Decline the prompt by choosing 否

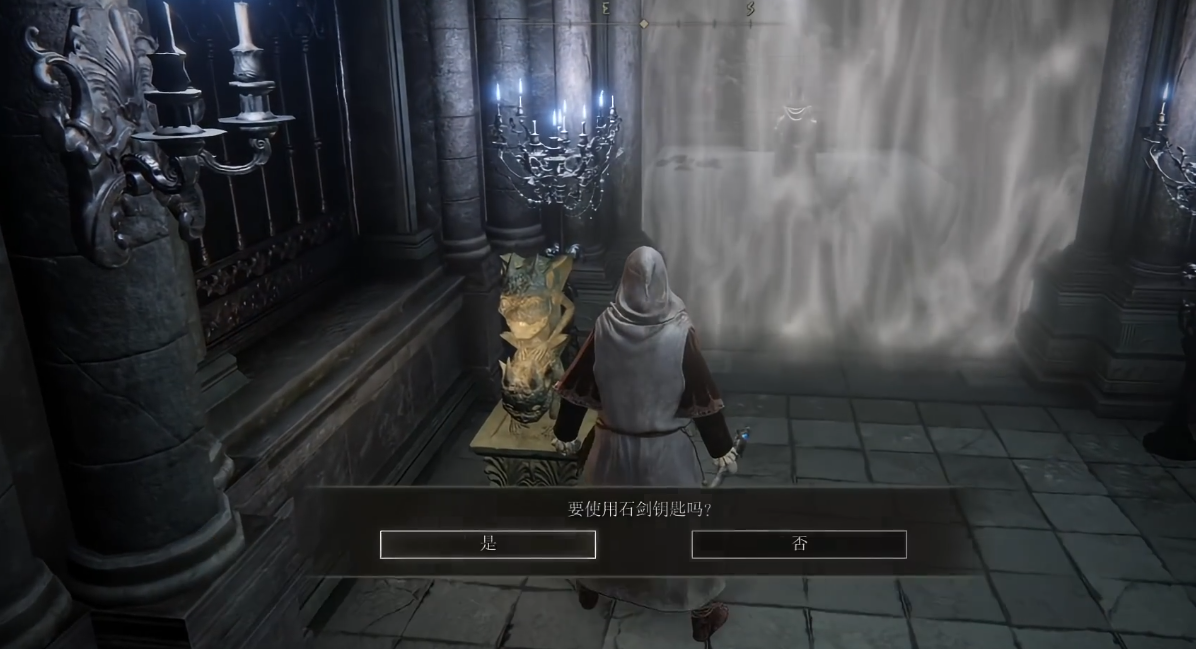(799, 544)
